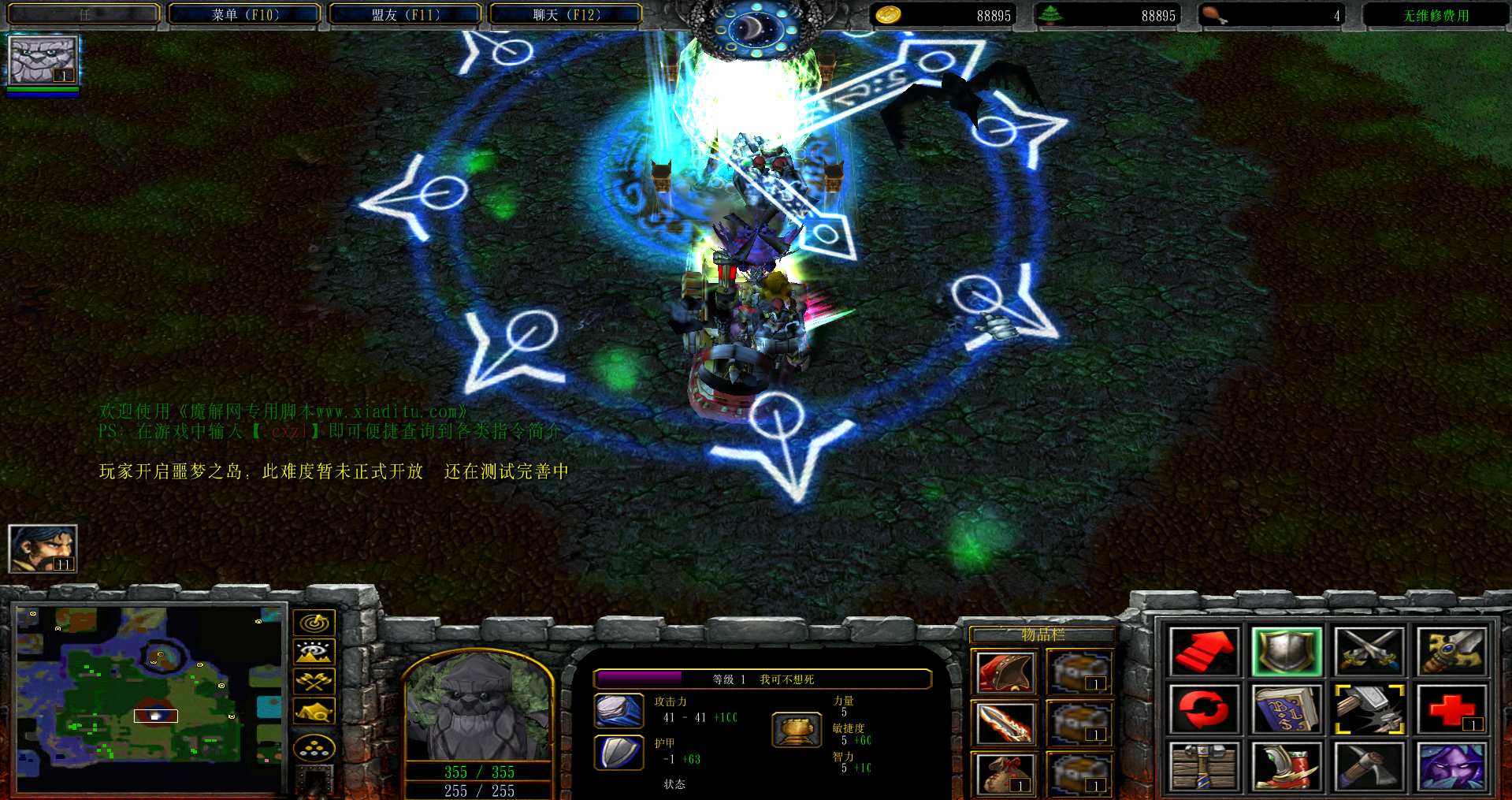Screen dimensions: 1512x800
Task: Select the flaming sword inventory item
Action: pos(1004,723)
